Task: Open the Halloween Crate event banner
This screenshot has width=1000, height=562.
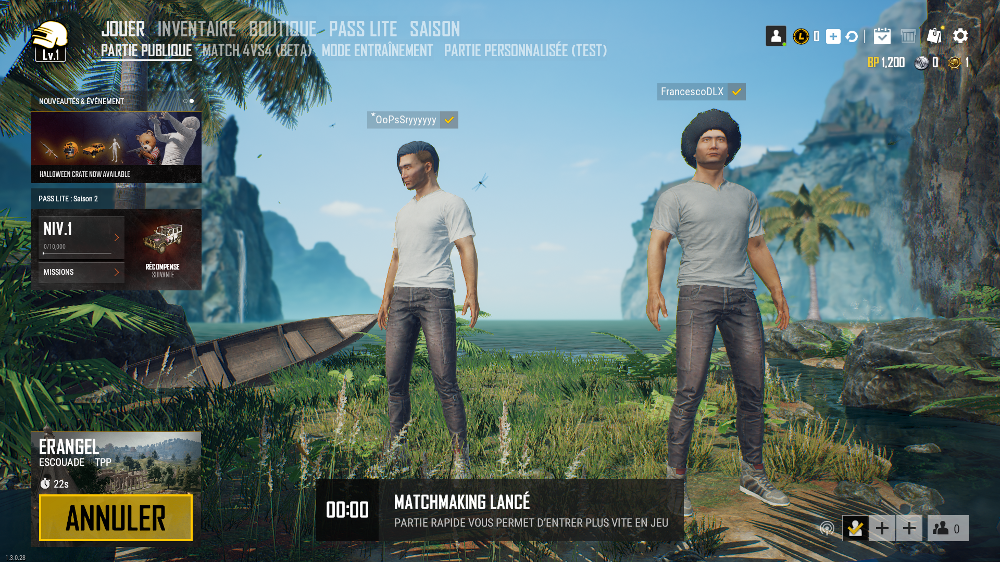Action: (x=116, y=145)
